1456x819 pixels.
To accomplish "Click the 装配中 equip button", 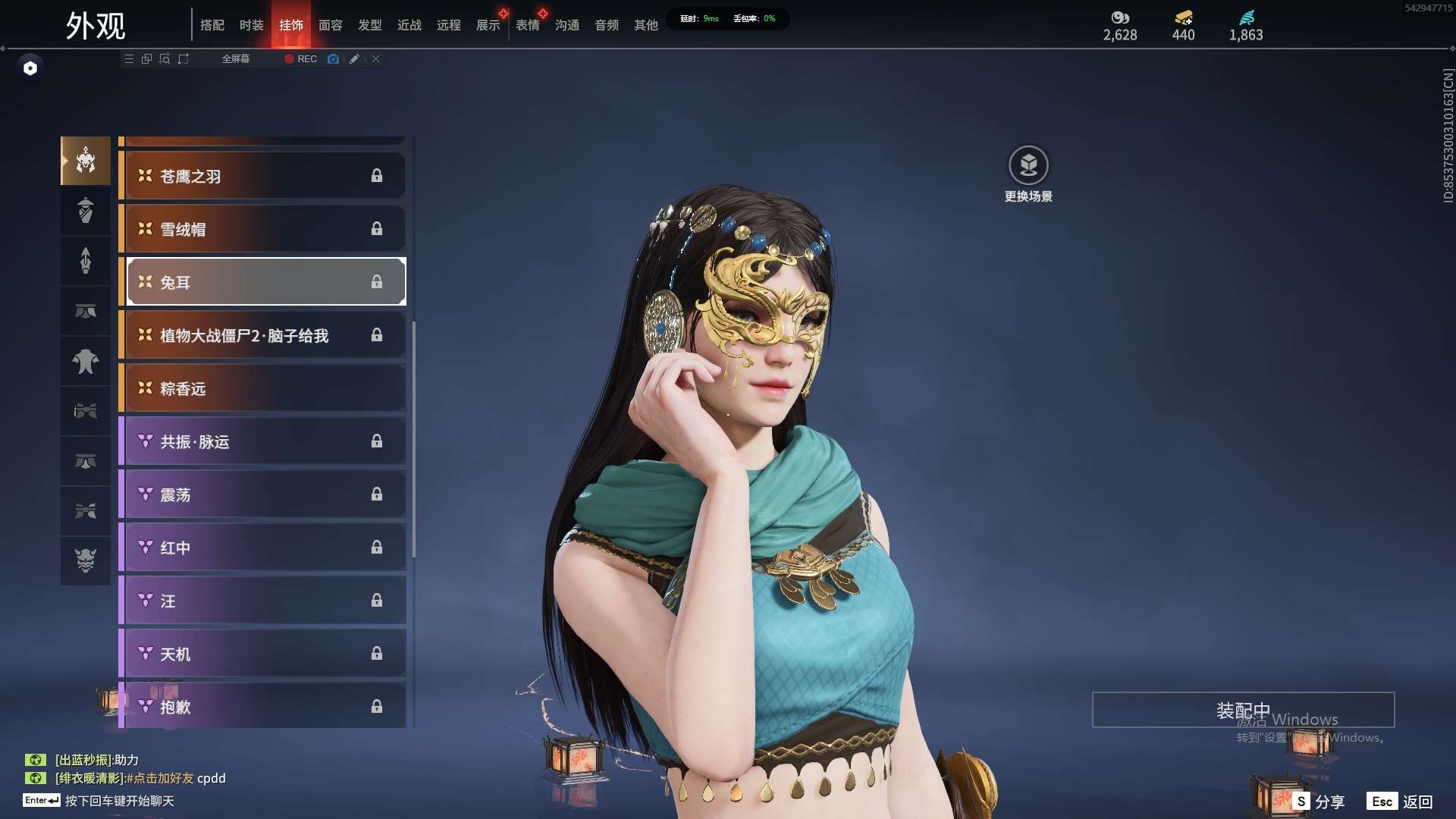I will (1243, 710).
